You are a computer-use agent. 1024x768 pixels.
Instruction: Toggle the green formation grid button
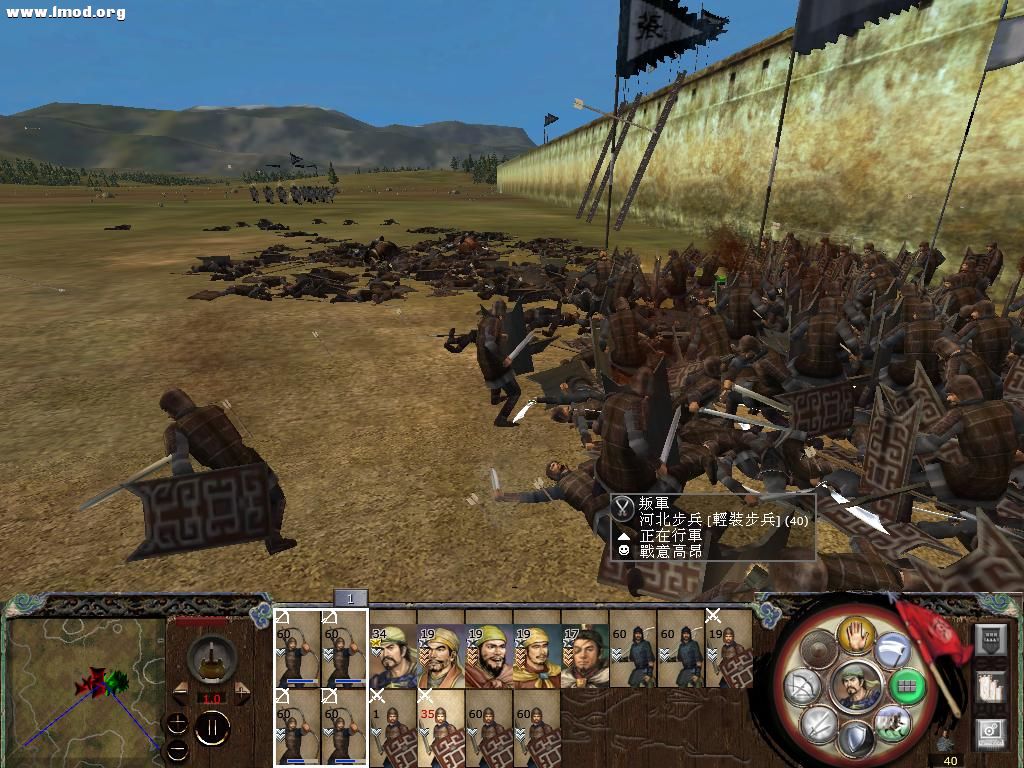[x=908, y=686]
